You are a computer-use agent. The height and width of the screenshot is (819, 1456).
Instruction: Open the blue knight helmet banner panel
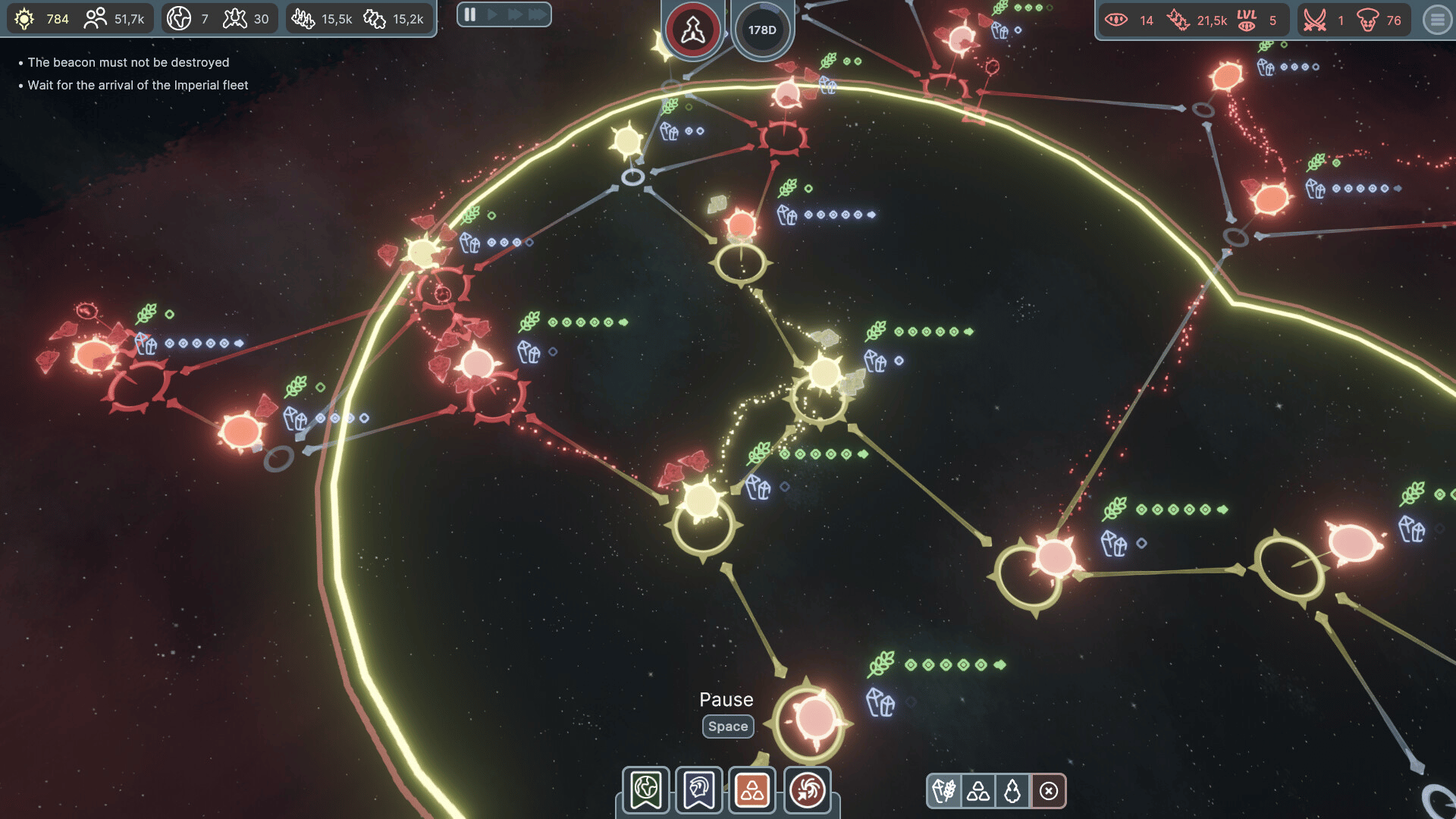pos(699,790)
